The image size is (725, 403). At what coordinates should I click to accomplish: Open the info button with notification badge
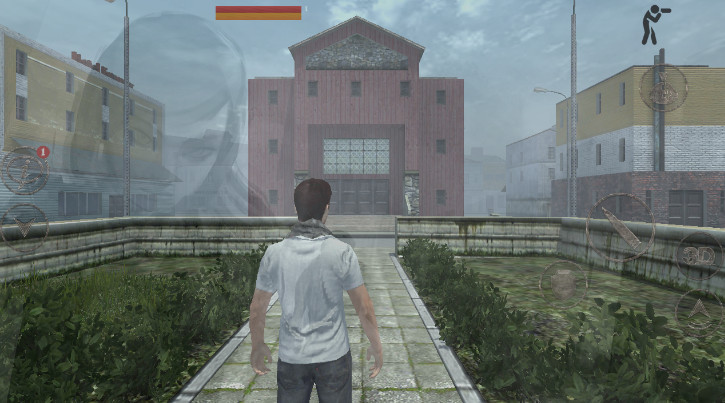tap(24, 169)
